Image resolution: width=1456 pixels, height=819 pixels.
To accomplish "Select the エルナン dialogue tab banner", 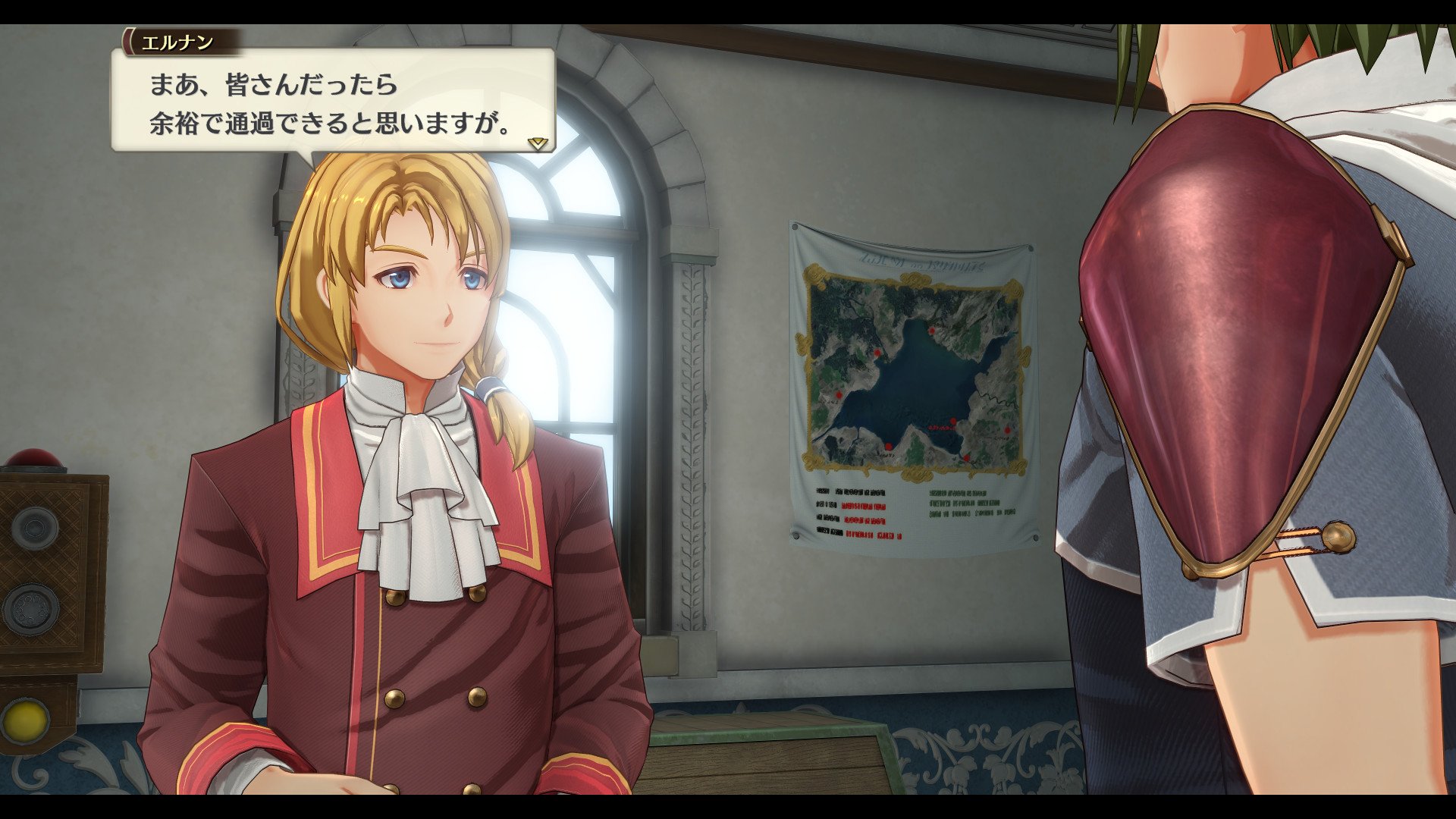I will tap(180, 43).
